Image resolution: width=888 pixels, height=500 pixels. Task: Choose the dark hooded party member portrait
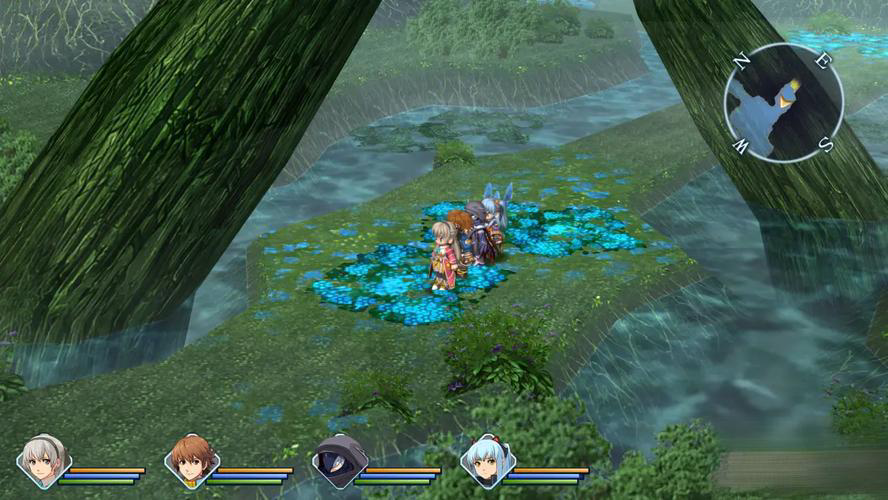point(338,461)
